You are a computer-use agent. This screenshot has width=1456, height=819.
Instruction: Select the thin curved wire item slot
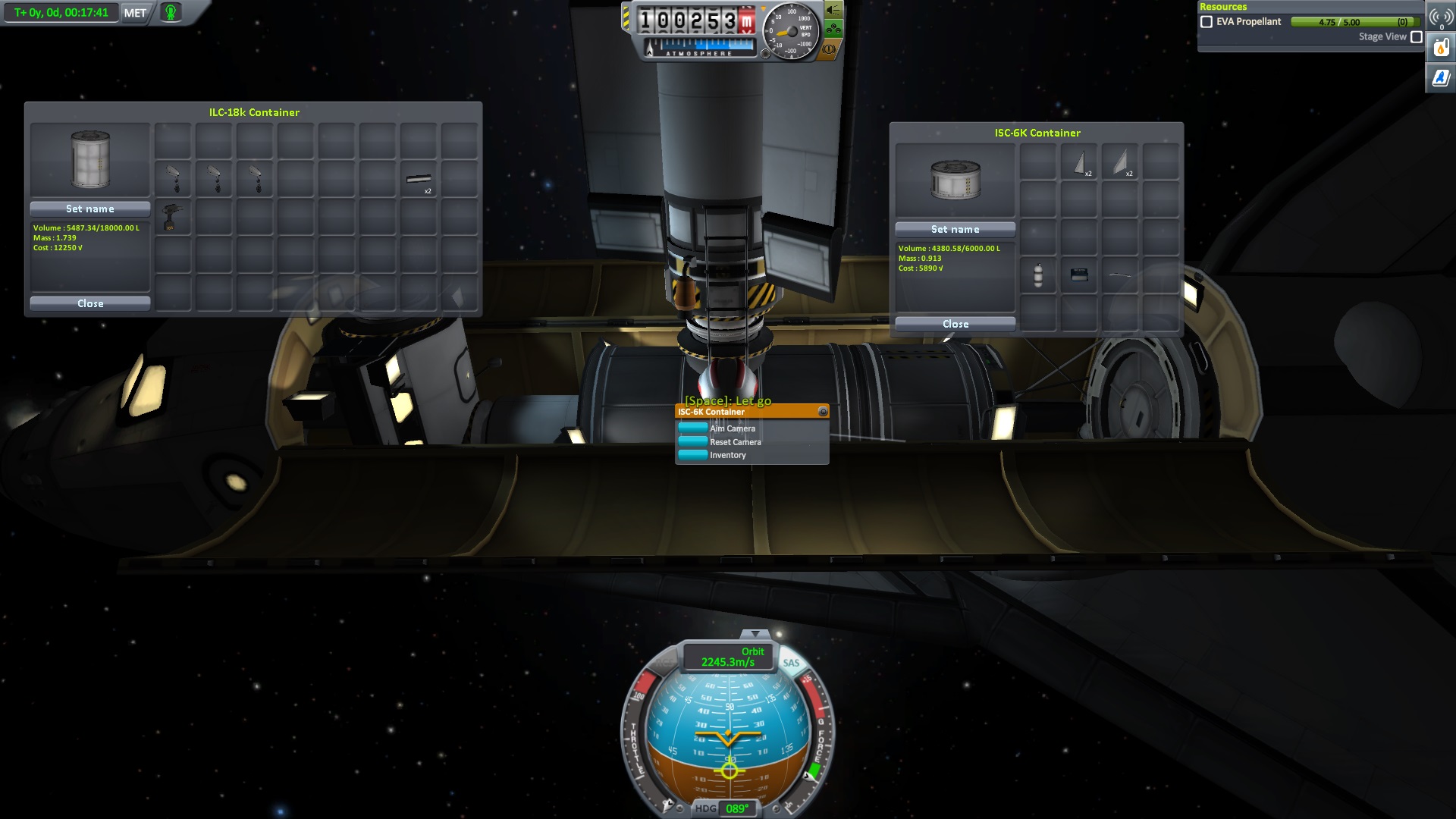coord(1120,275)
